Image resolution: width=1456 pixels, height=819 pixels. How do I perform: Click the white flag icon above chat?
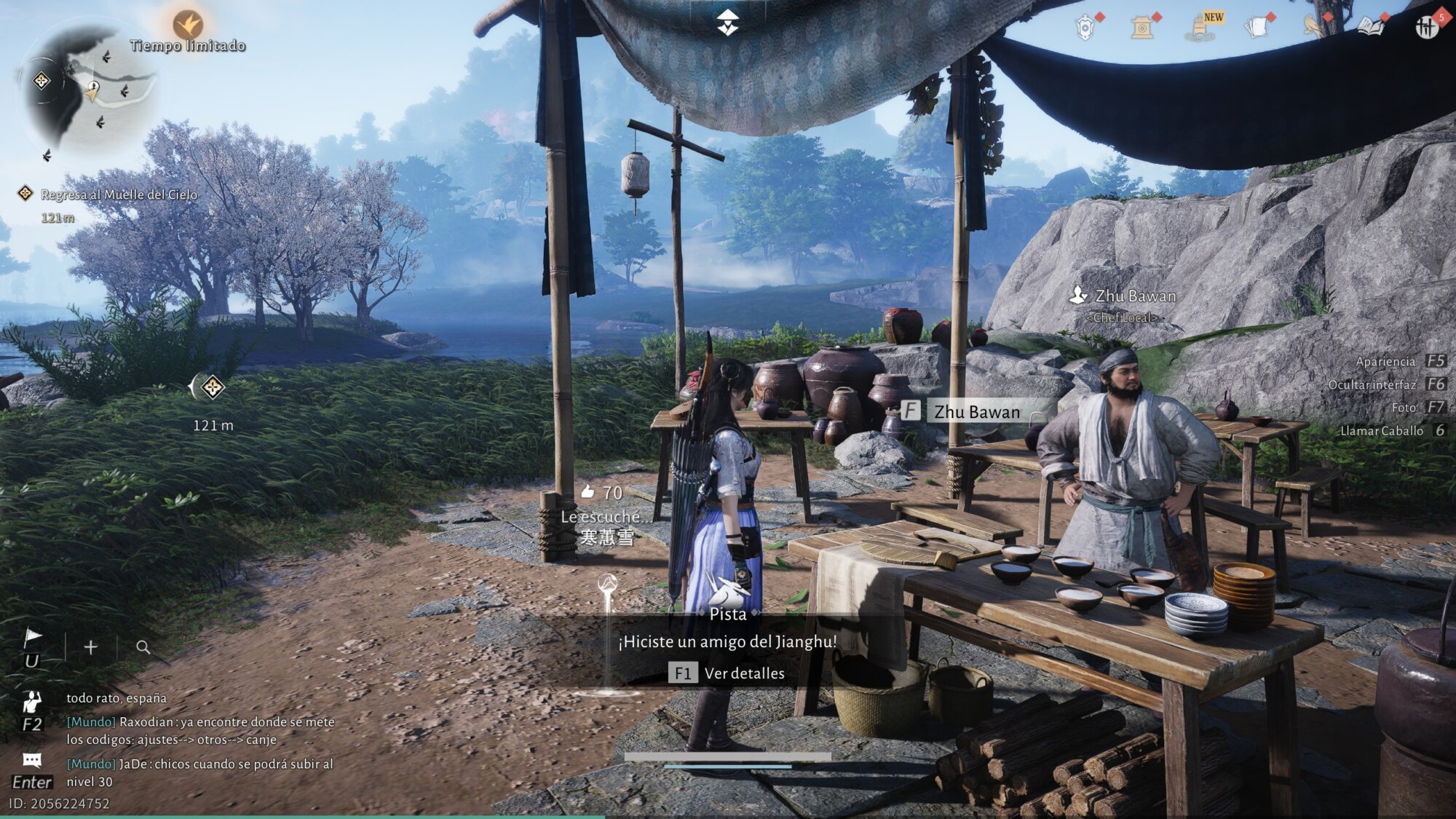pyautogui.click(x=32, y=638)
